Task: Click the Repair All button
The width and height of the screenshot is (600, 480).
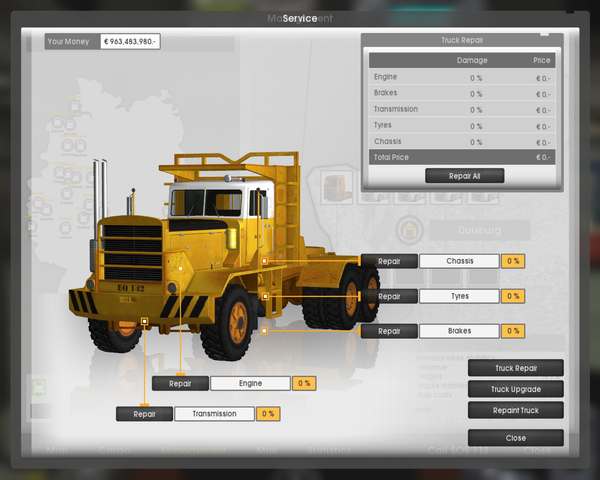Action: click(x=464, y=175)
